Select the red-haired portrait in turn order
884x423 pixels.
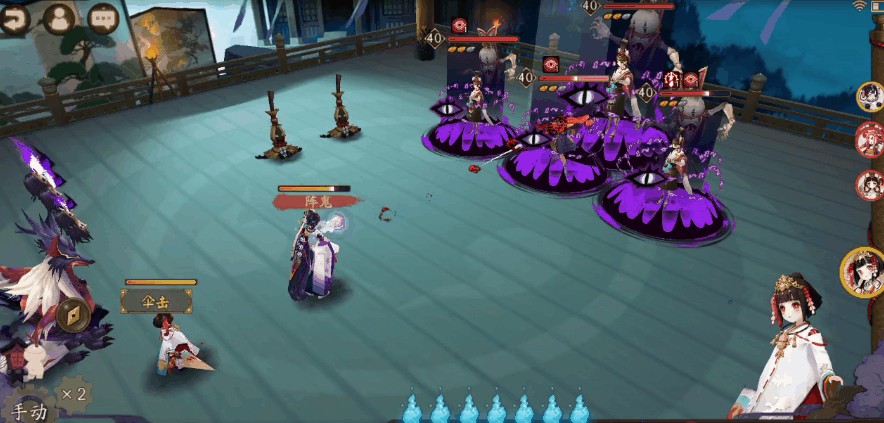[869, 139]
